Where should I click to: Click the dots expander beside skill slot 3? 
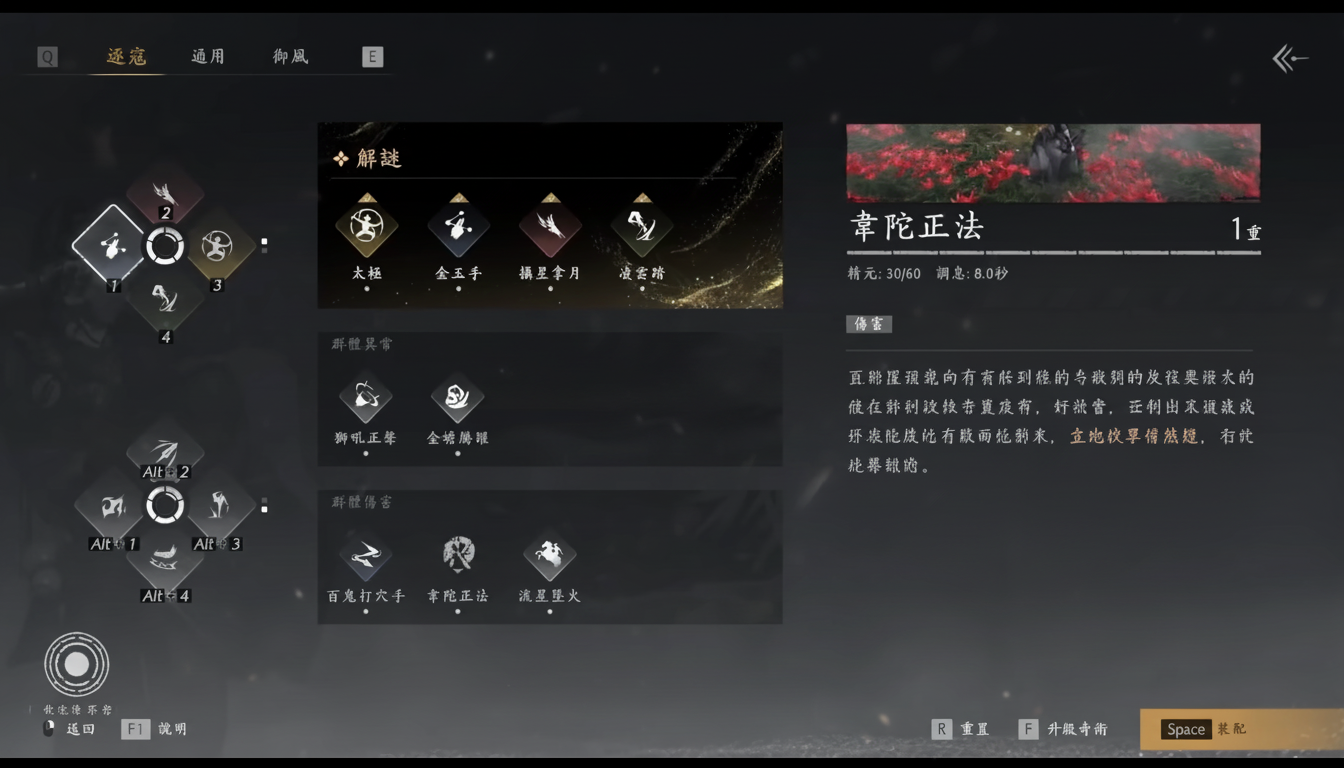(x=265, y=242)
